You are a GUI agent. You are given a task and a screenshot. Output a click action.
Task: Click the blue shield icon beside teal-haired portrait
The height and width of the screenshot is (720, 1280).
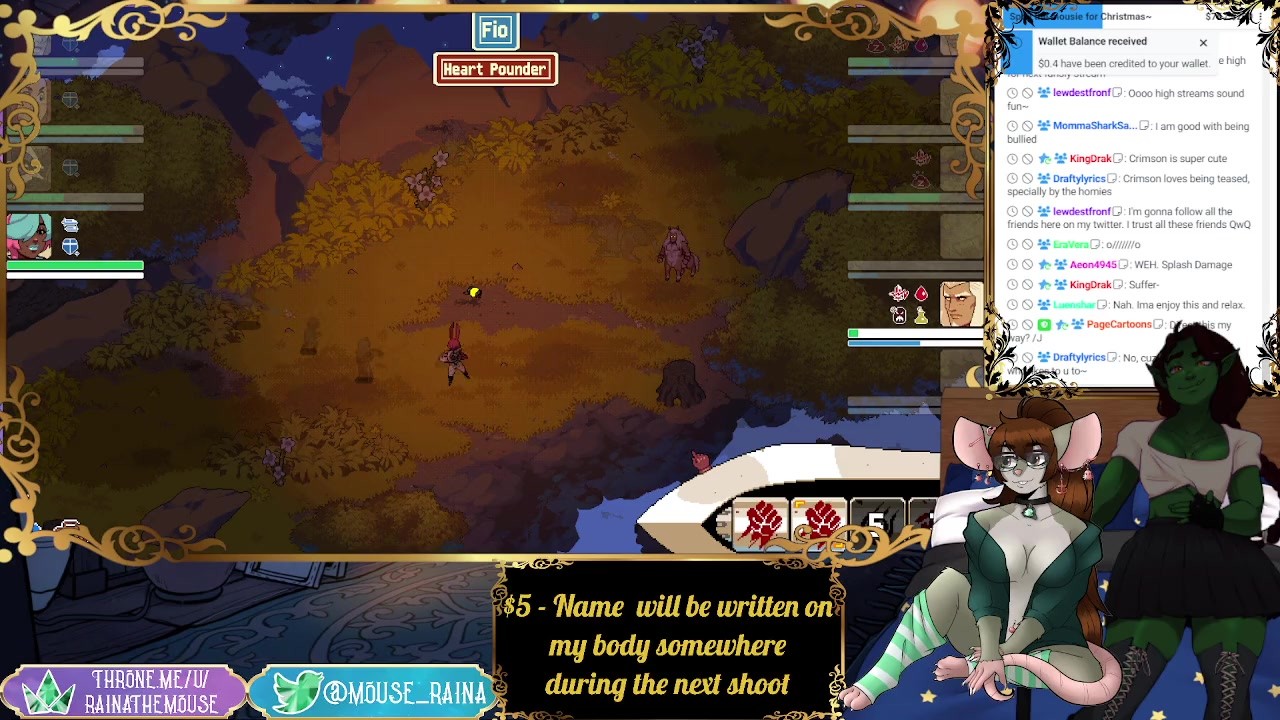click(x=70, y=247)
